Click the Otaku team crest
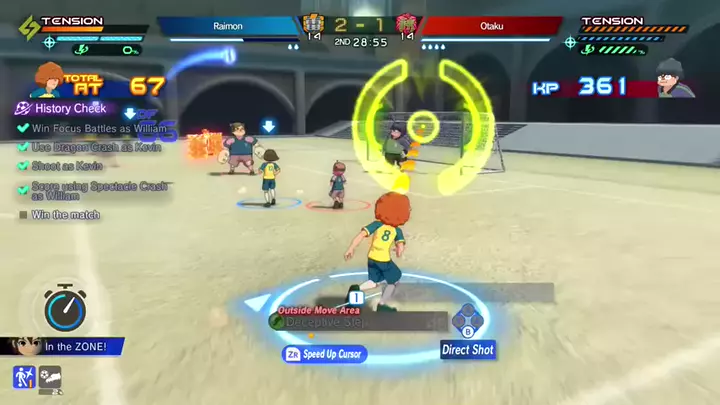The height and width of the screenshot is (405, 720). 407,23
